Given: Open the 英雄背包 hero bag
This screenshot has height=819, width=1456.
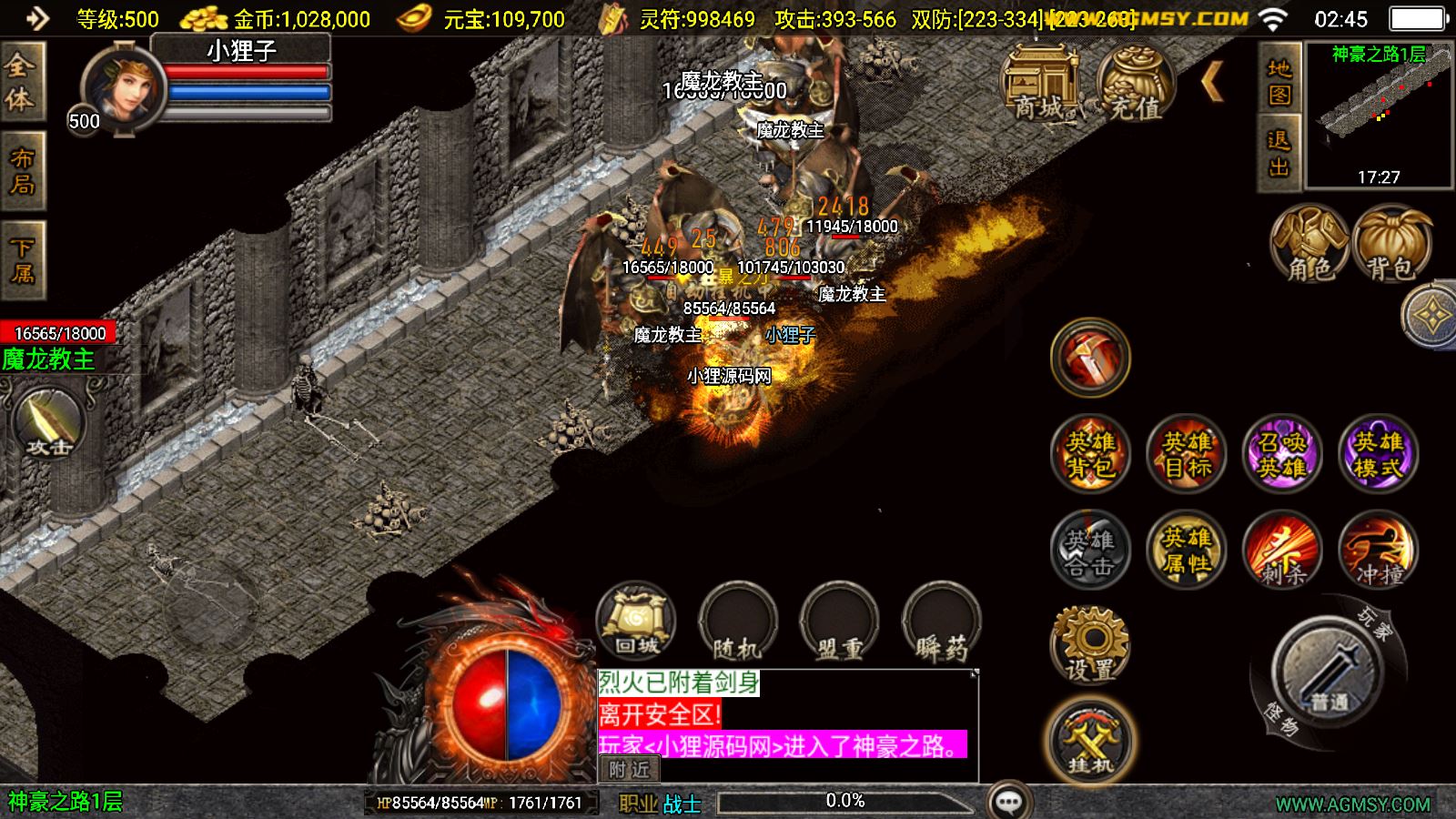Looking at the screenshot, I should point(1090,454).
